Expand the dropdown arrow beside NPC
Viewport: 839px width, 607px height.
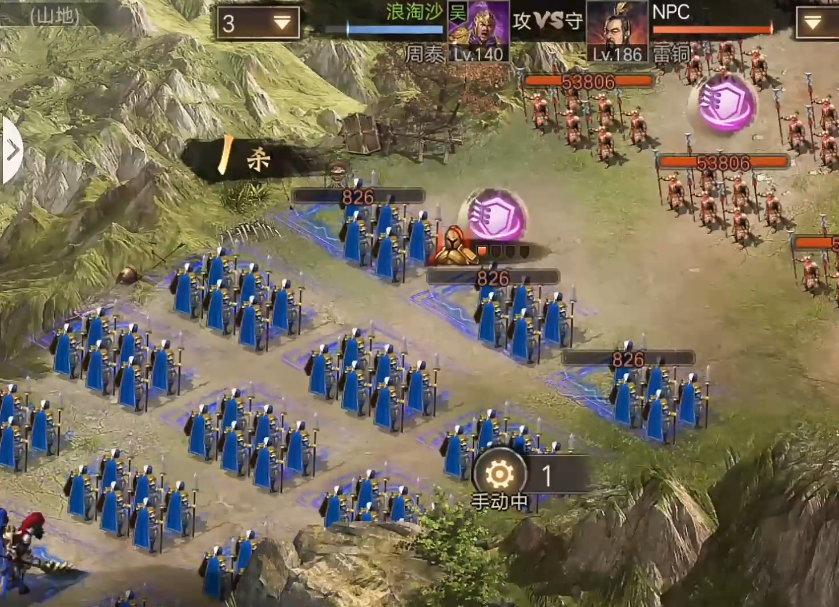tap(816, 22)
